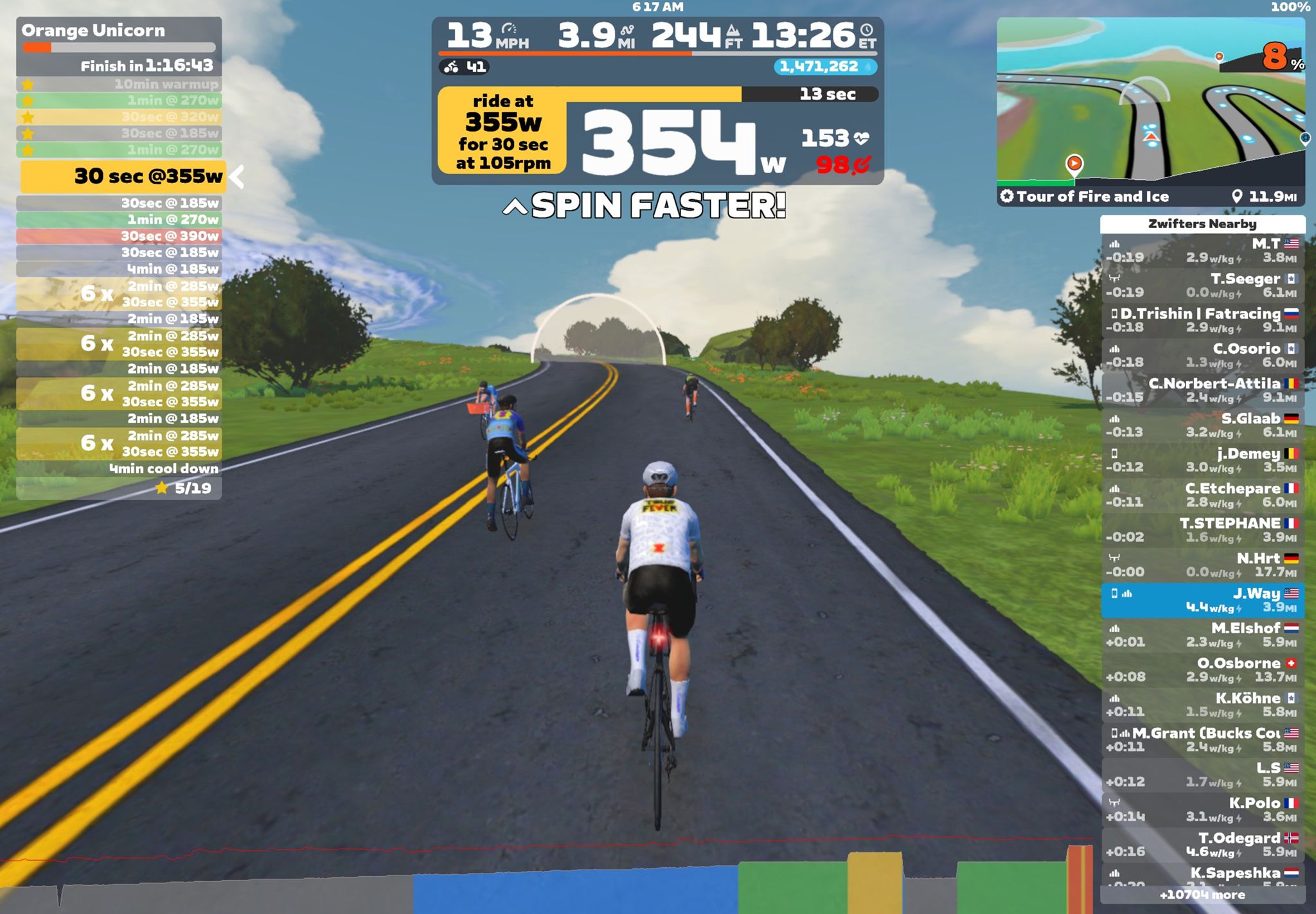Open the minimap in the corner
Viewport: 1316px width, 914px height.
[x=1150, y=101]
